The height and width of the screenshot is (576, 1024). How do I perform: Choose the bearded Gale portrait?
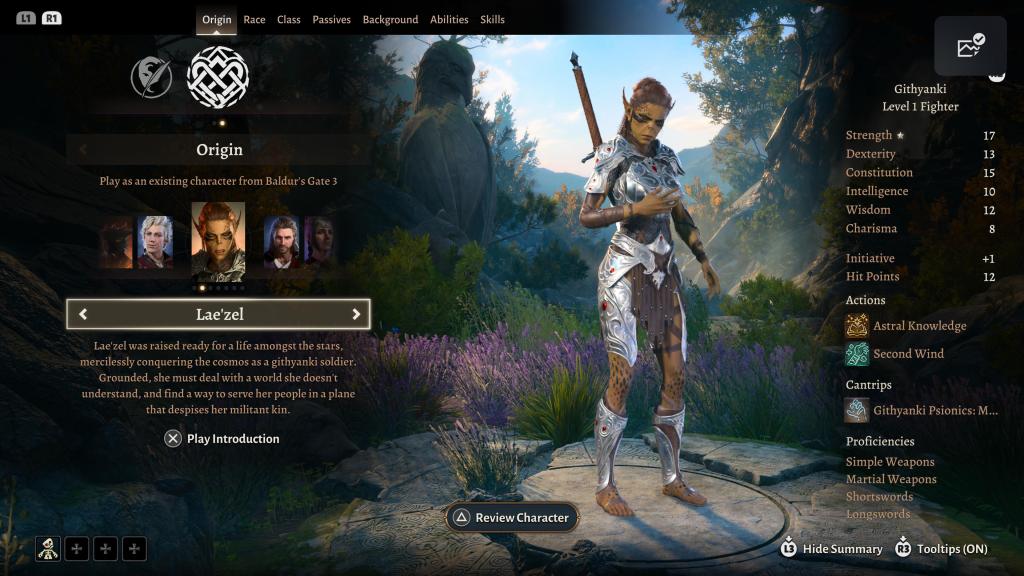point(281,242)
